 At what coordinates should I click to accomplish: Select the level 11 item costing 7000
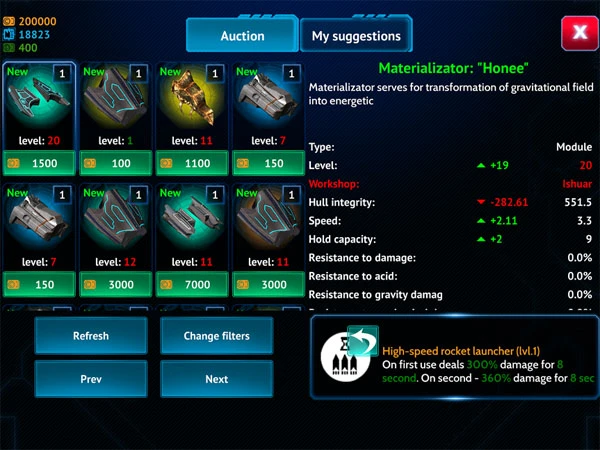tap(193, 227)
